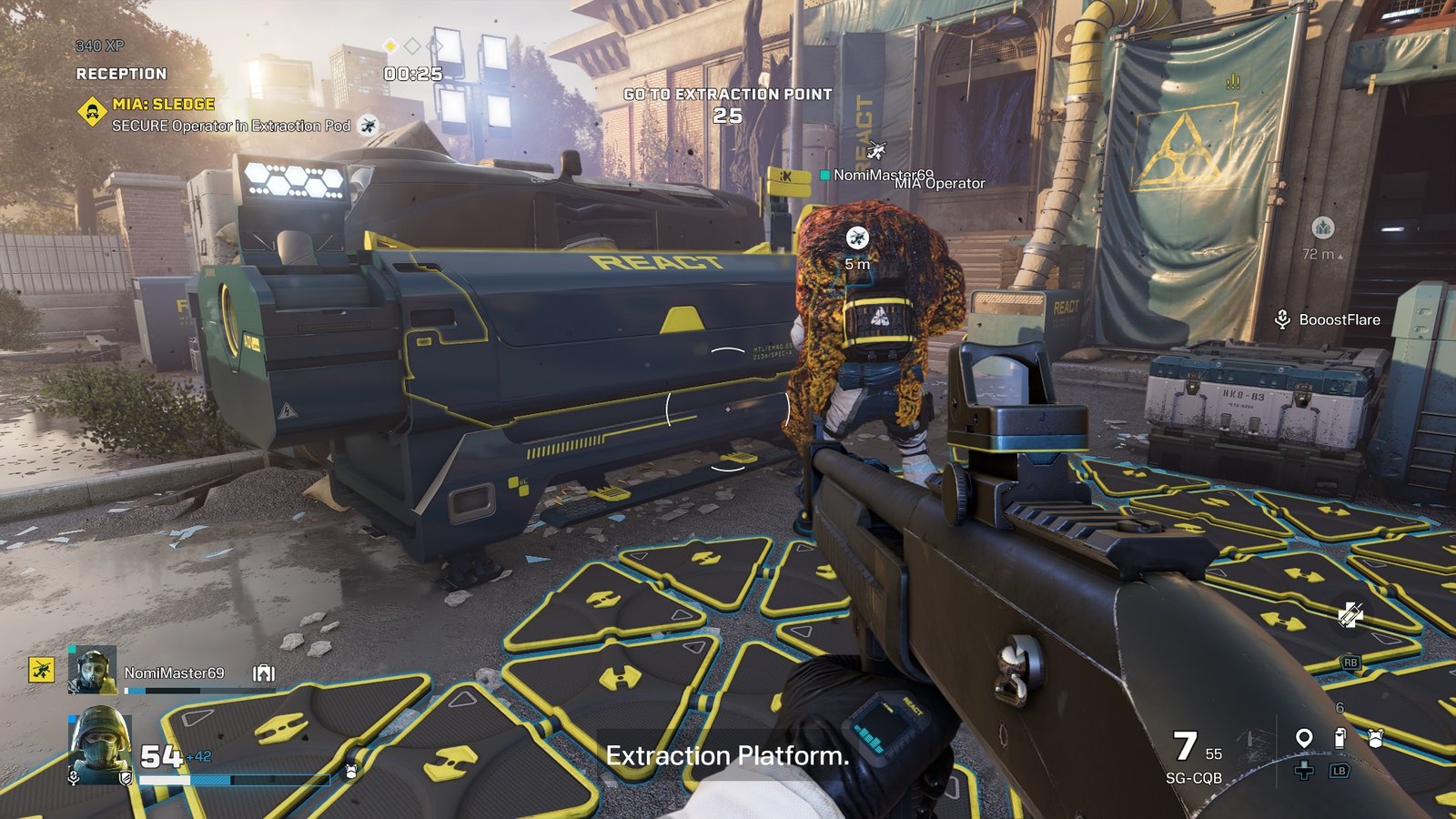Click the BooostFlare teammate marker
Viewport: 1456px width, 819px height.
(1330, 319)
